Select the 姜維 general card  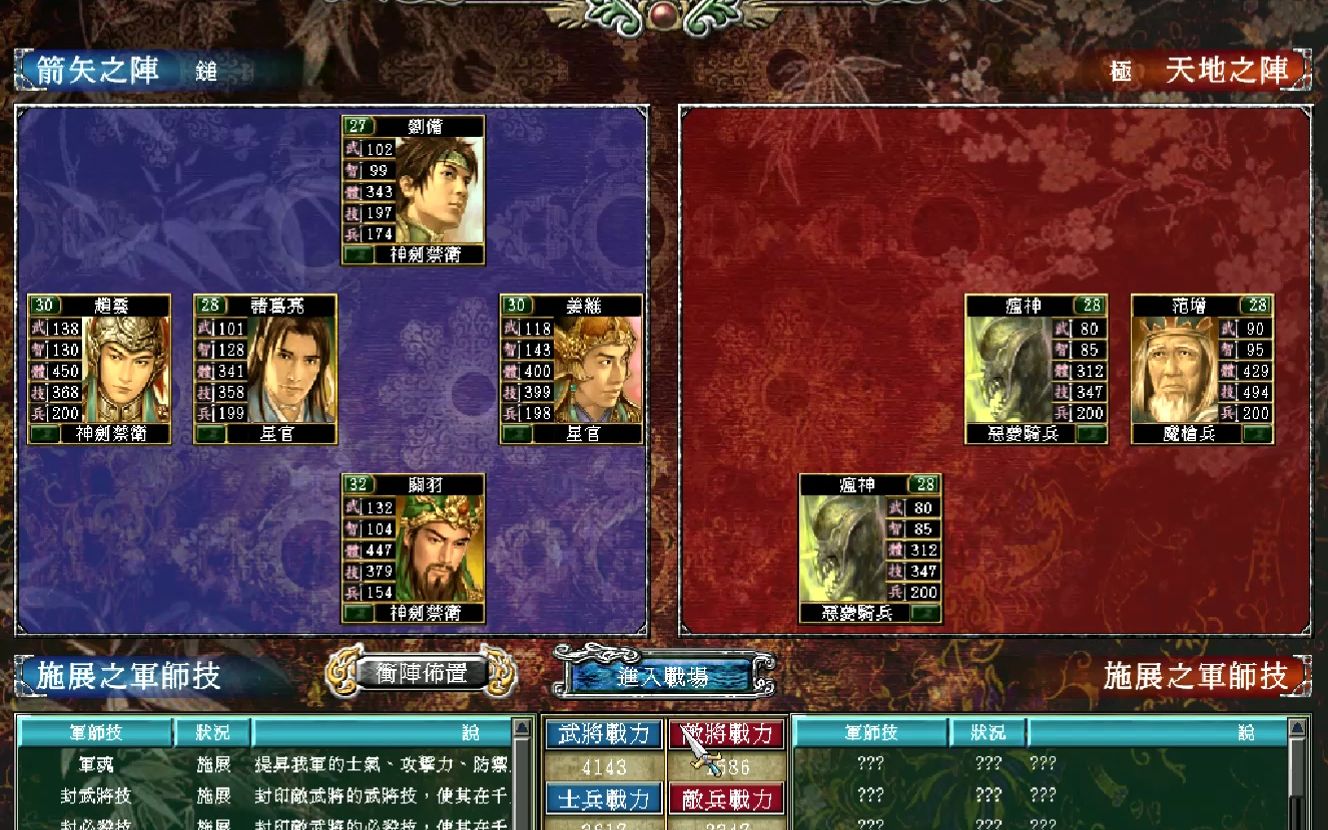pos(571,369)
